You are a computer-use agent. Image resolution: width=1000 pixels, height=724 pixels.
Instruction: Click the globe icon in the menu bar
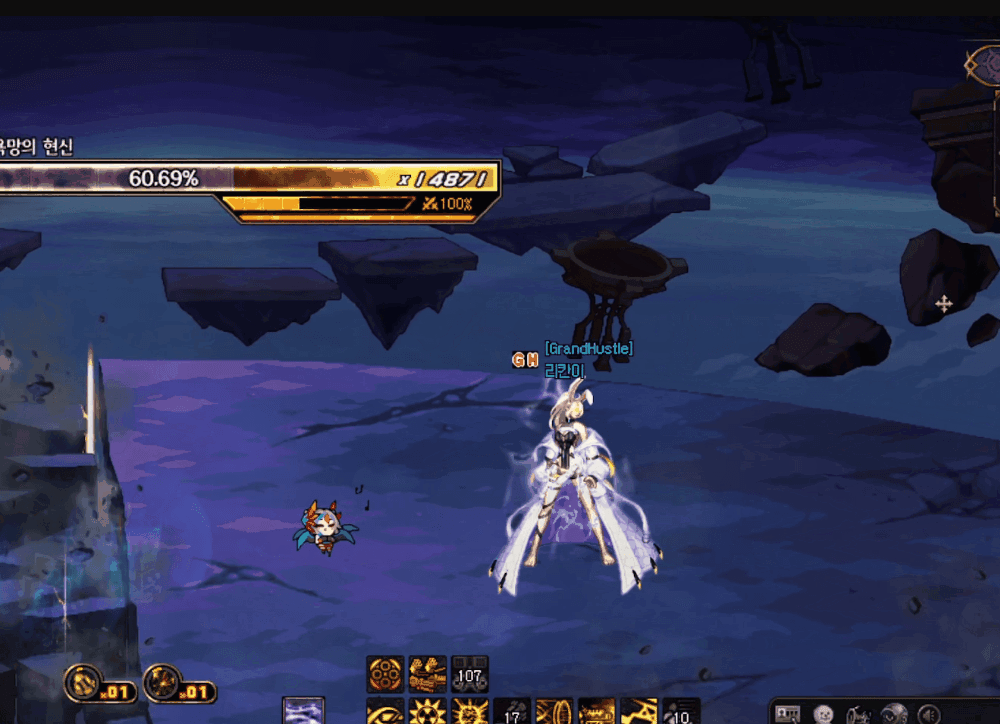pos(893,714)
